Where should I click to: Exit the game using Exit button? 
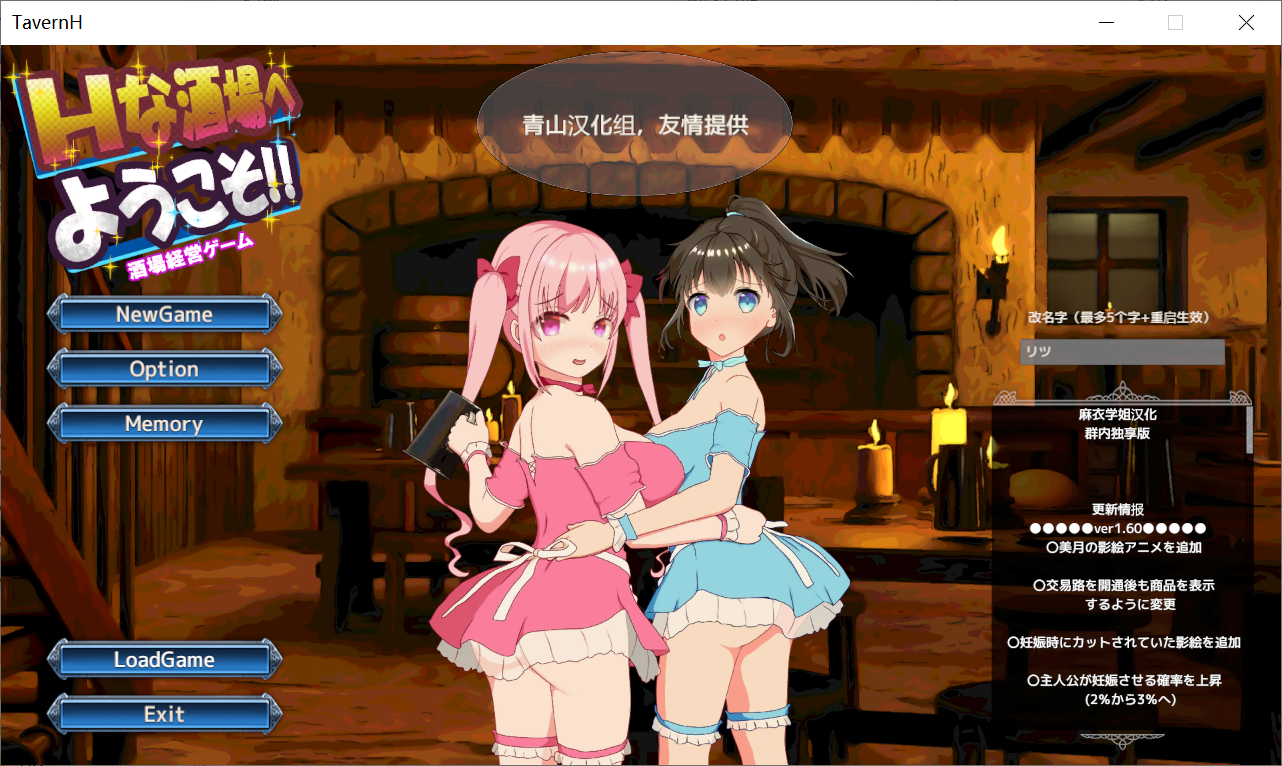(x=164, y=714)
